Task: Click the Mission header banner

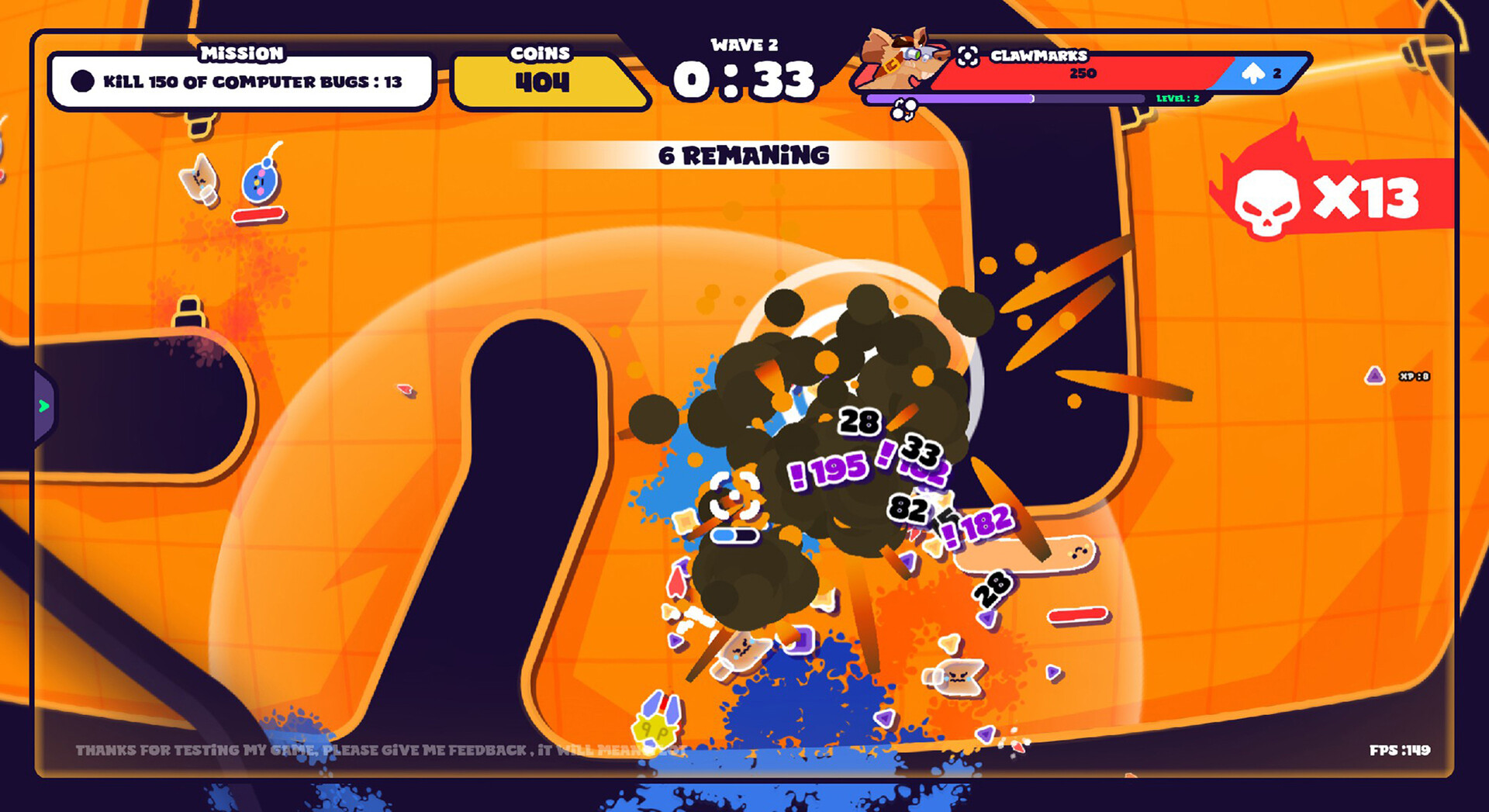Action: click(240, 53)
